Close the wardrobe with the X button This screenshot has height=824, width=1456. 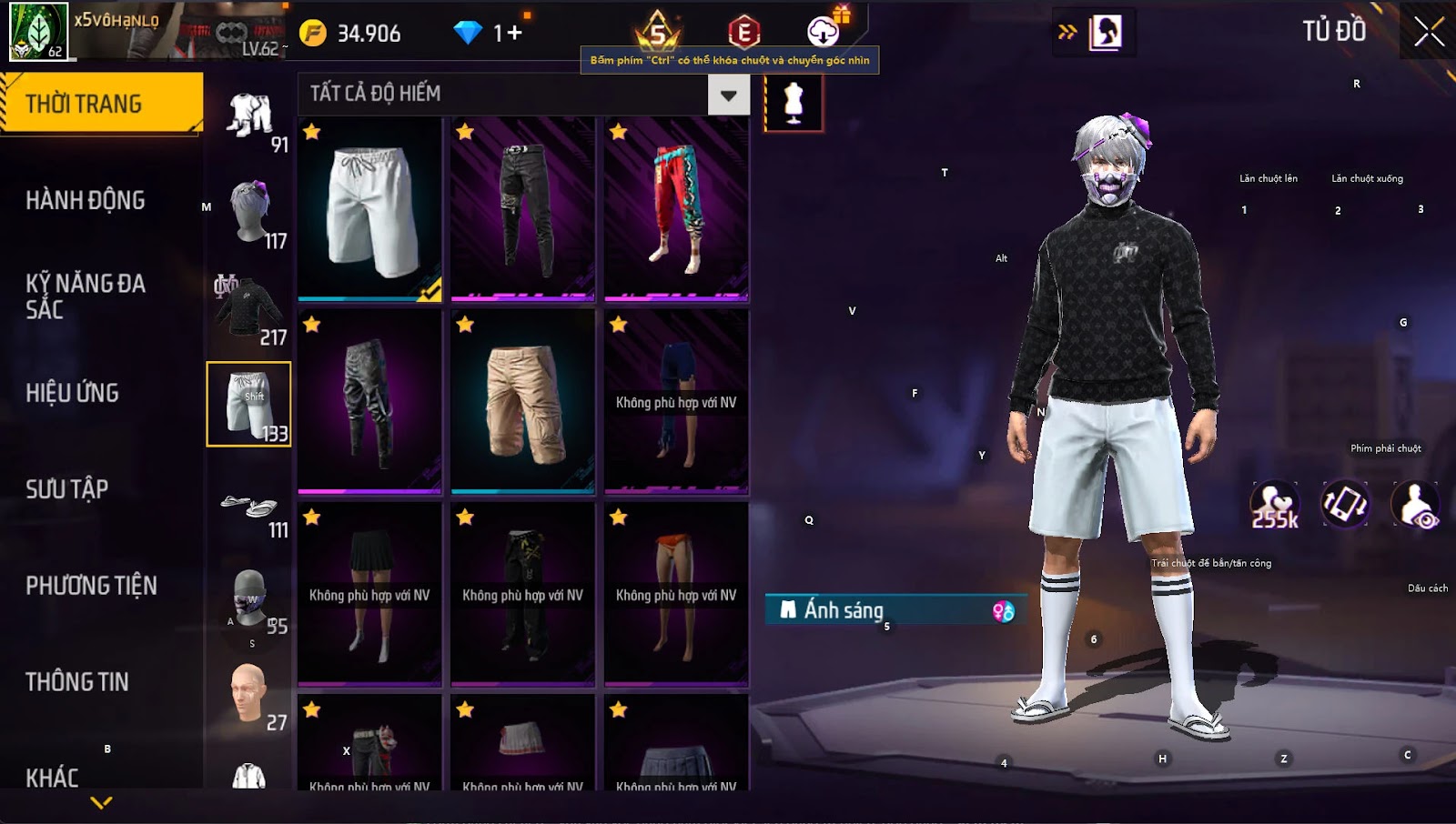pyautogui.click(x=1429, y=32)
